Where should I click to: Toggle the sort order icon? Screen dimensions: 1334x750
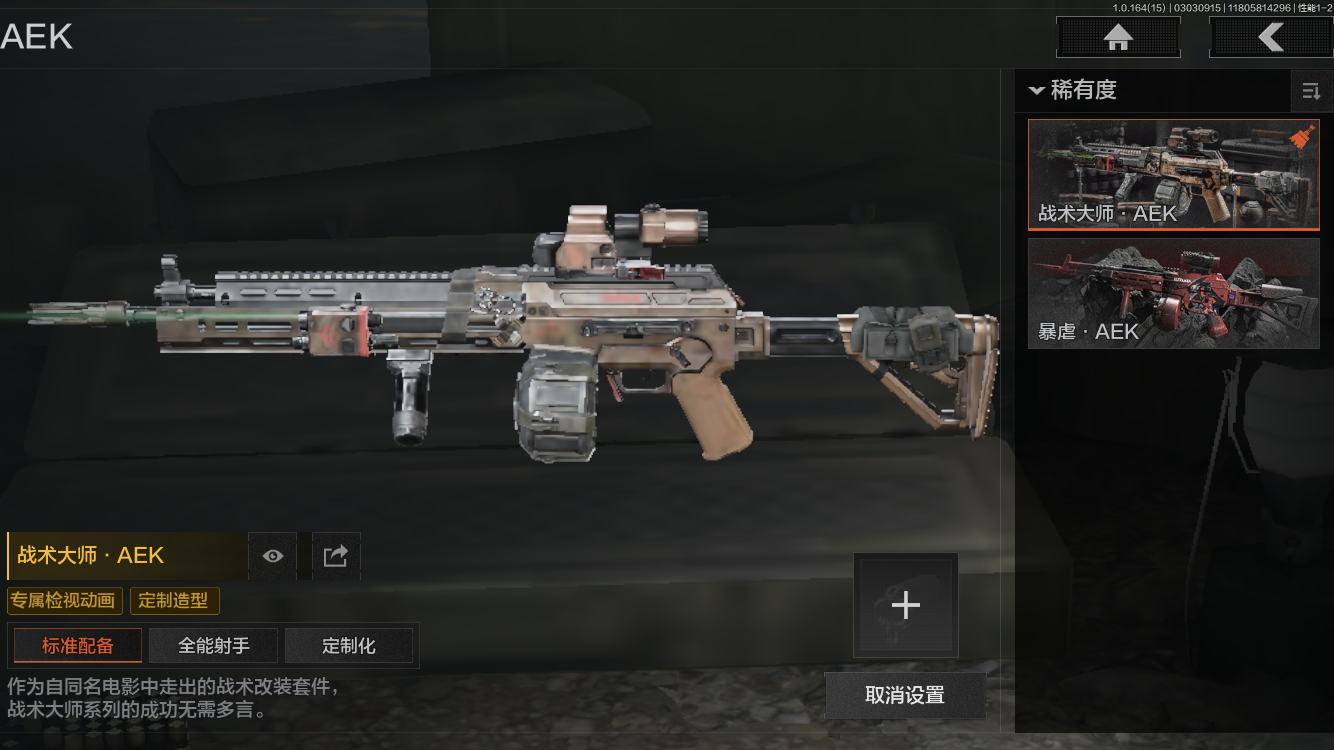(1311, 92)
